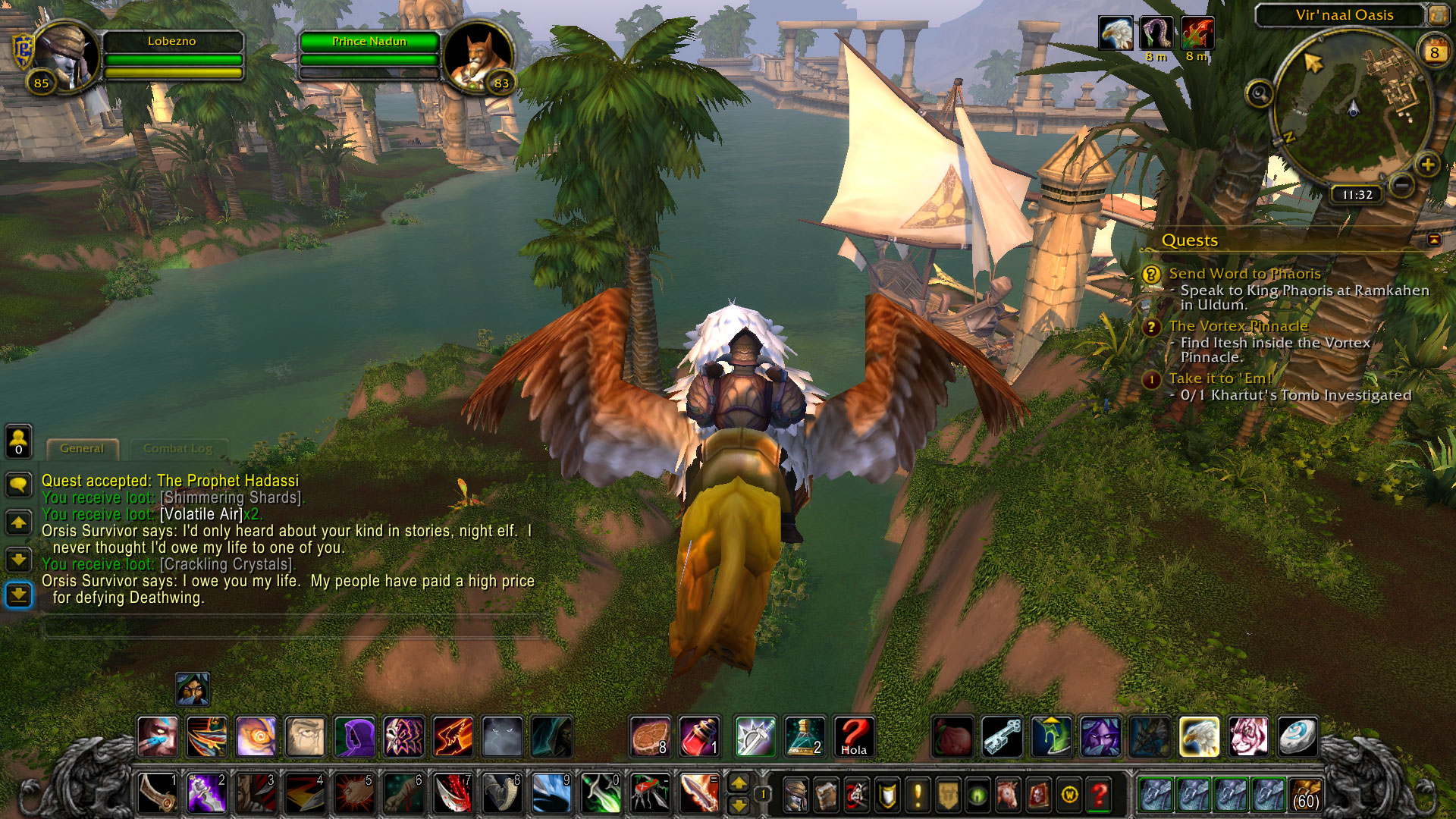Select the General chat tab

pos(82,448)
